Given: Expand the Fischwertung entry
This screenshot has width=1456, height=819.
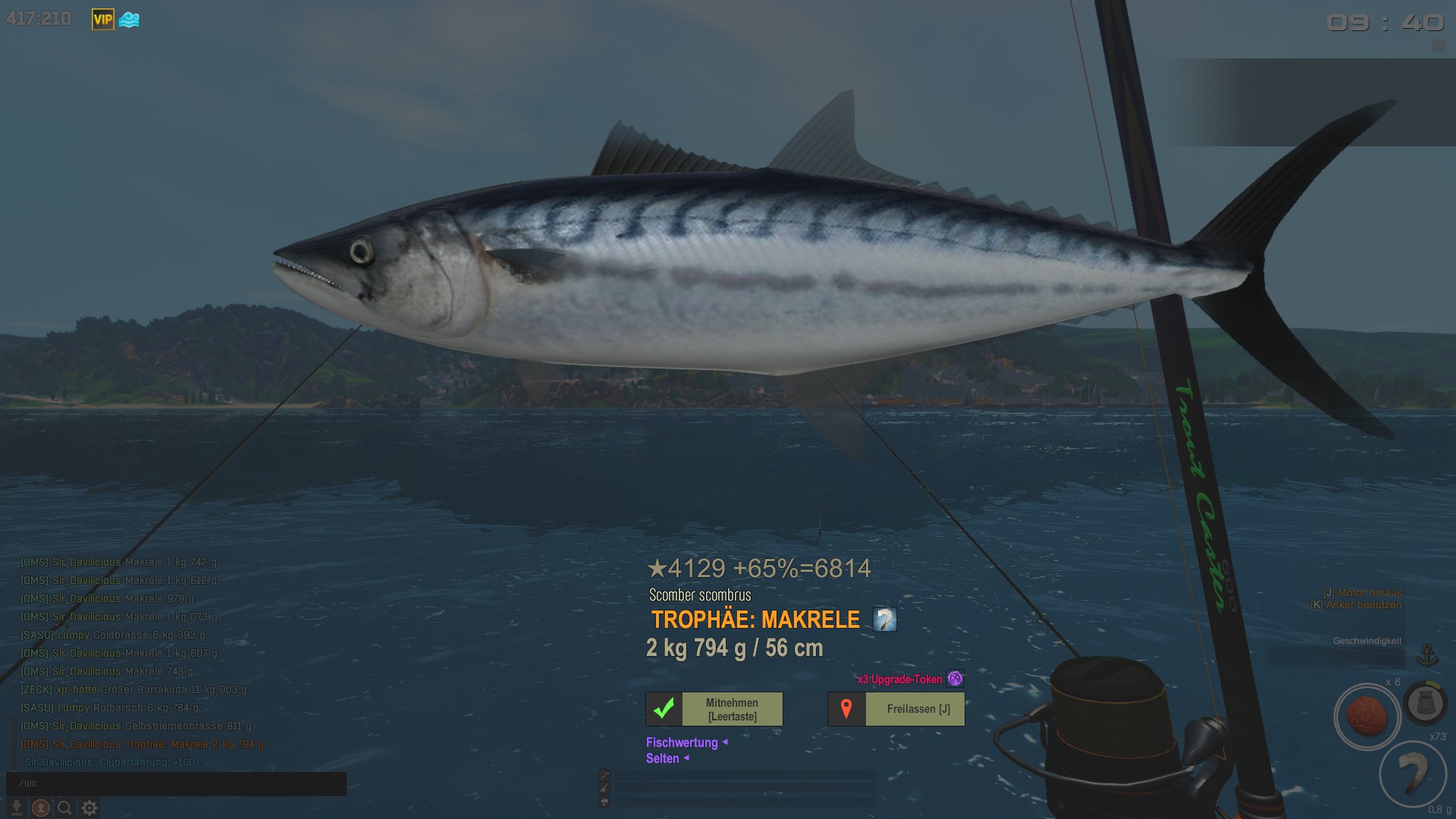Looking at the screenshot, I should [x=682, y=742].
